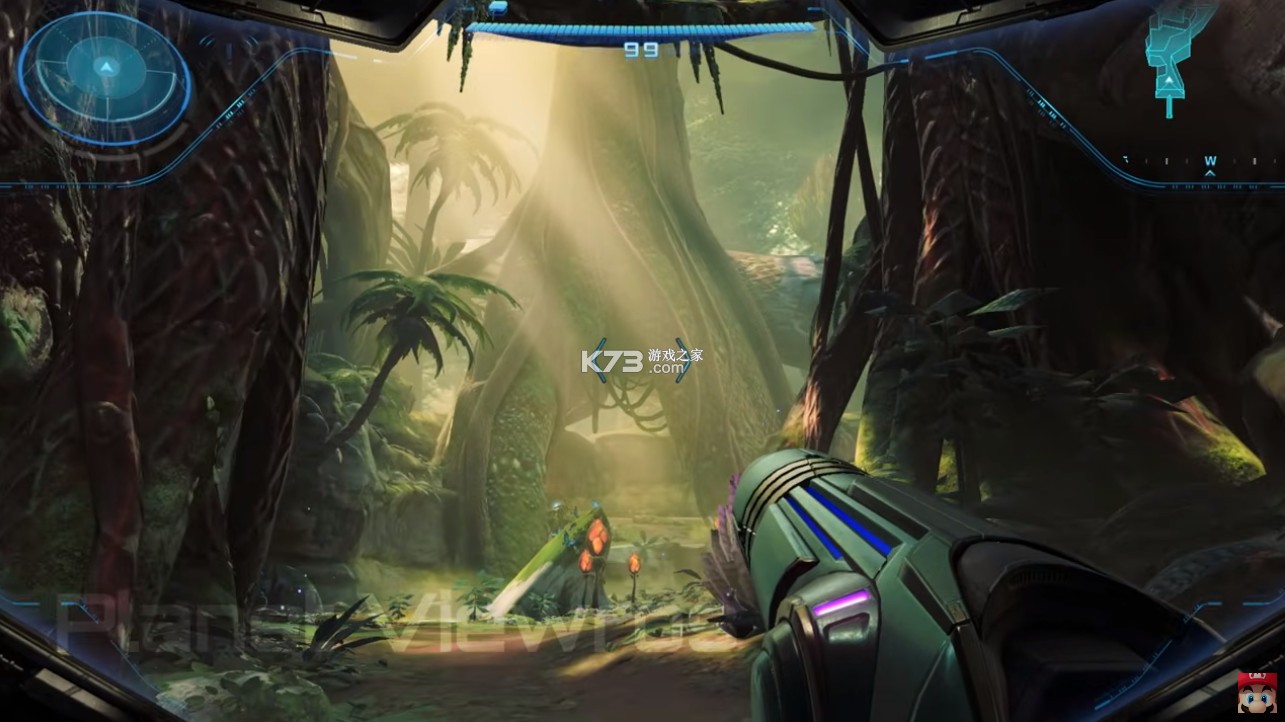Toggle the W heading on the compass strip
Viewport: 1285px width, 722px height.
point(1210,160)
